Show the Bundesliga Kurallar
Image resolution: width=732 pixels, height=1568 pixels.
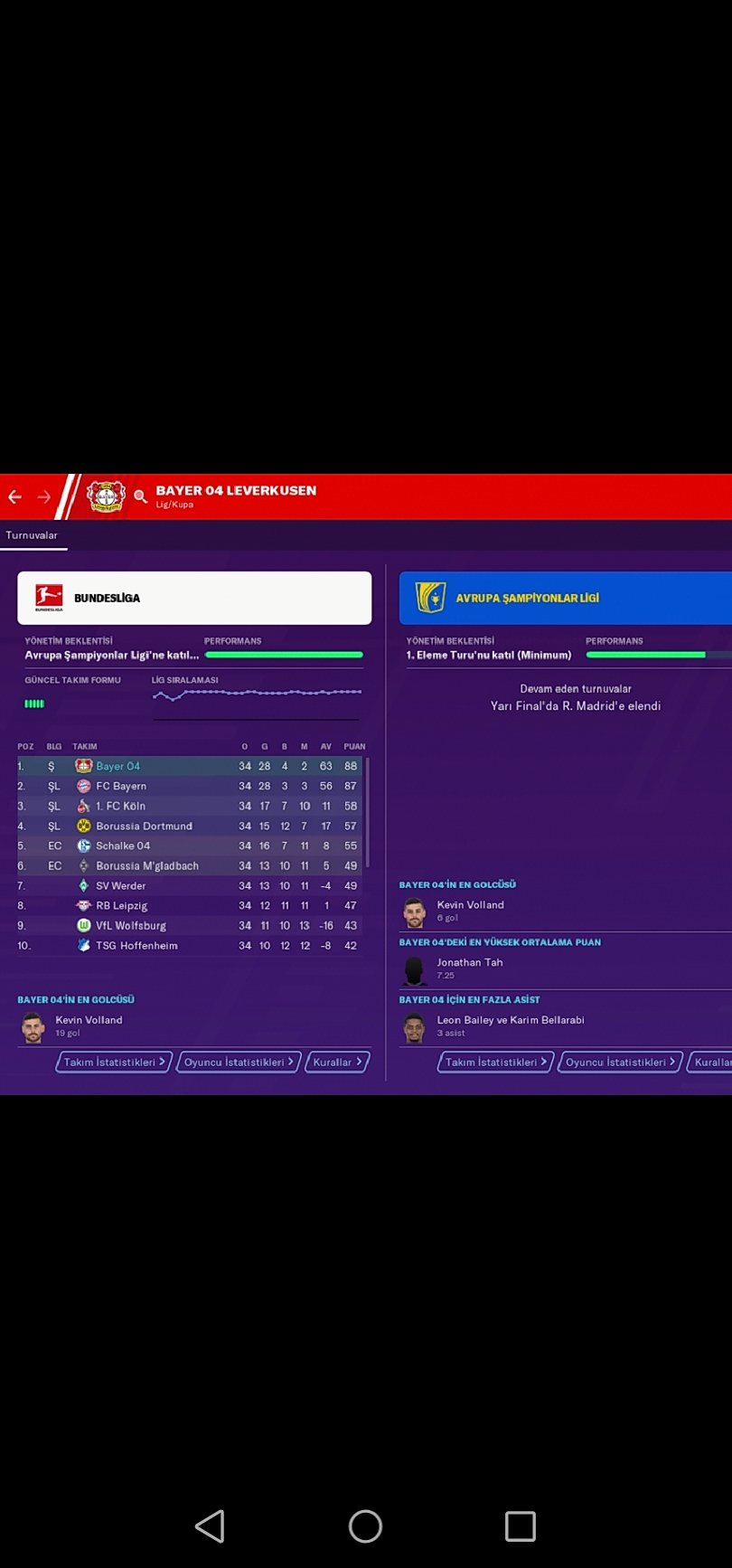337,1062
